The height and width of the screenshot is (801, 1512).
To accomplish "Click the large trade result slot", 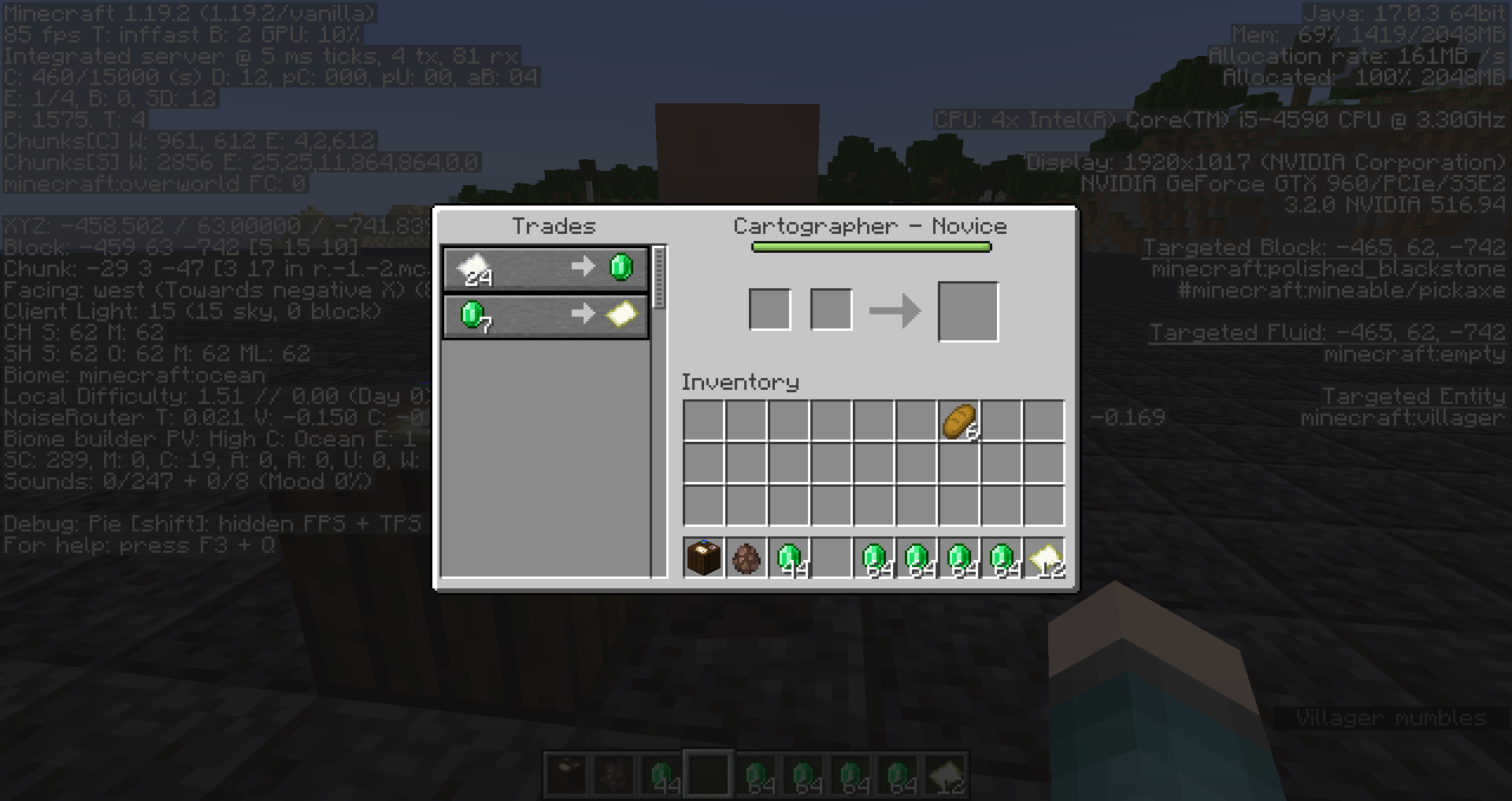I will [x=968, y=312].
